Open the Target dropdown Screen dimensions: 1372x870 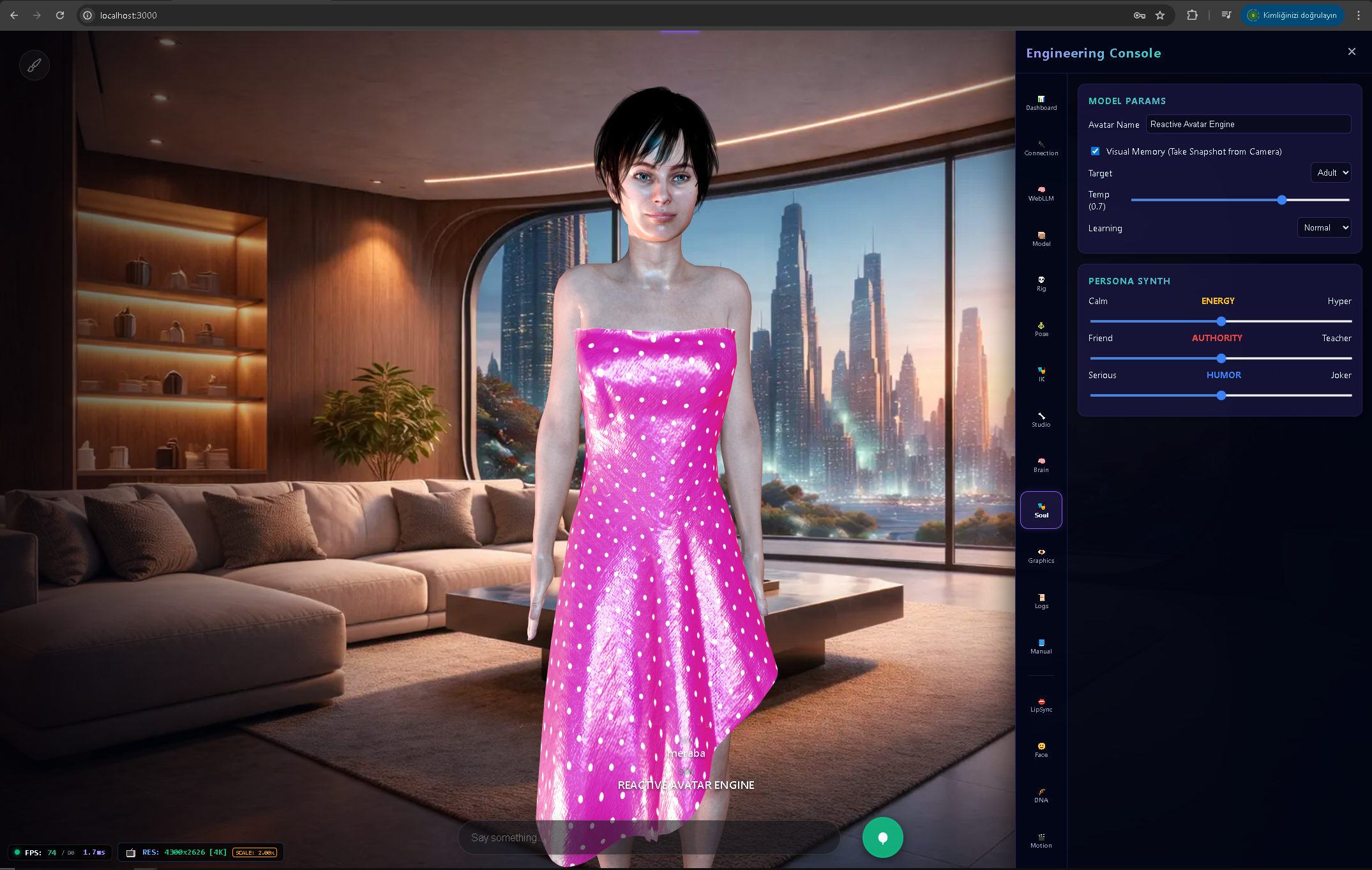[1331, 172]
